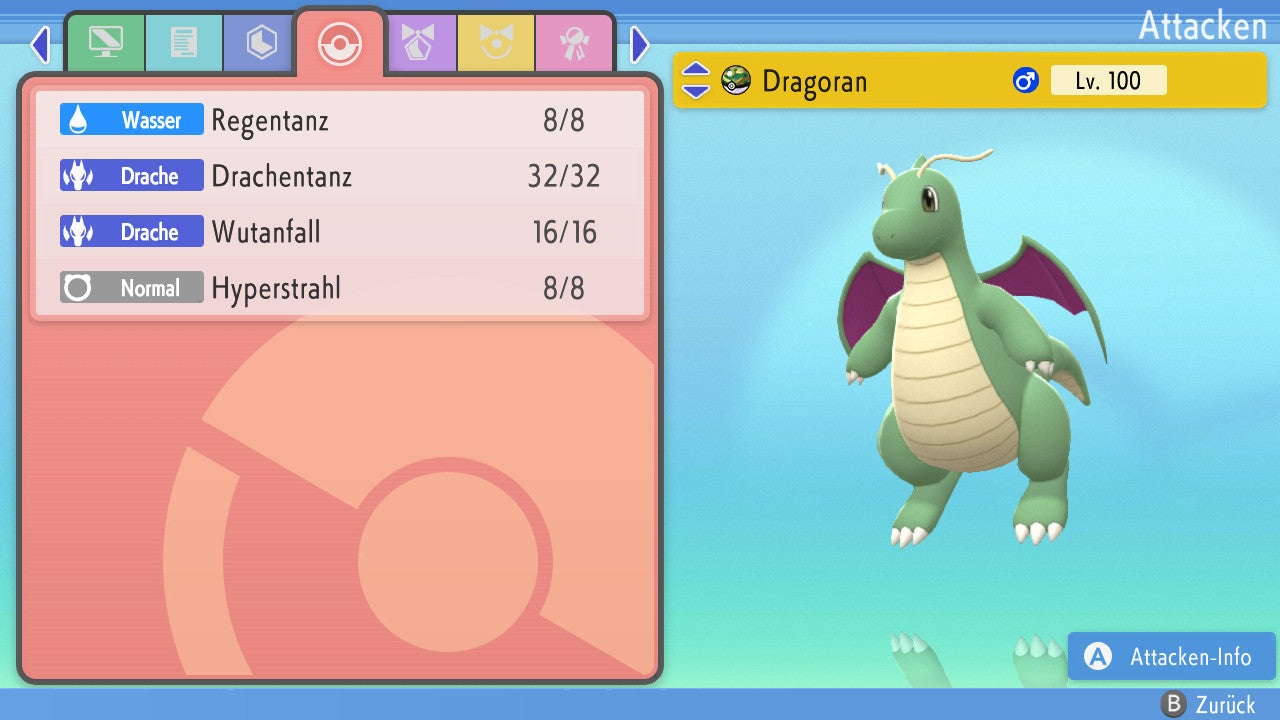The image size is (1280, 720).
Task: Open the purple bow tab
Action: point(418,43)
